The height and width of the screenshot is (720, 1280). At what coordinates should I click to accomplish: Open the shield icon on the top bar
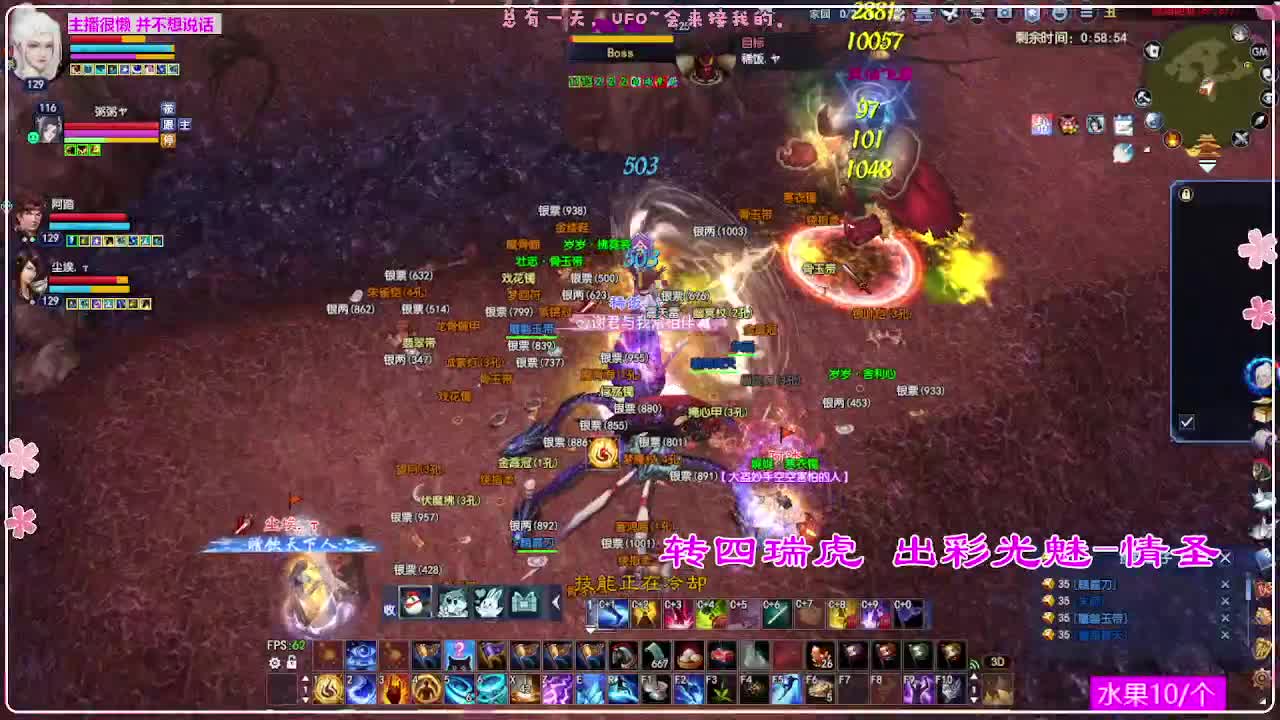pos(1031,14)
